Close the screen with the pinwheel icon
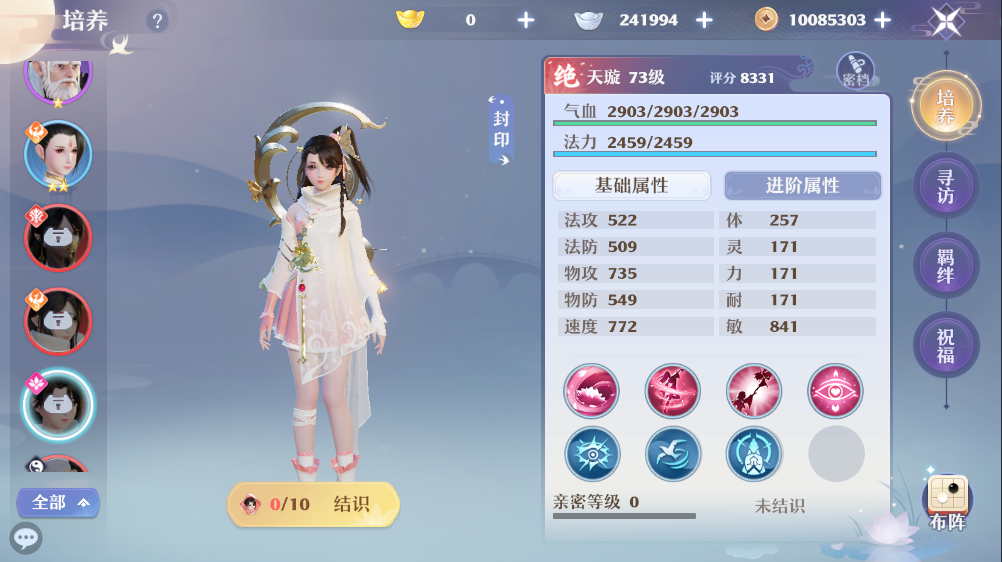This screenshot has width=1002, height=562. point(945,21)
